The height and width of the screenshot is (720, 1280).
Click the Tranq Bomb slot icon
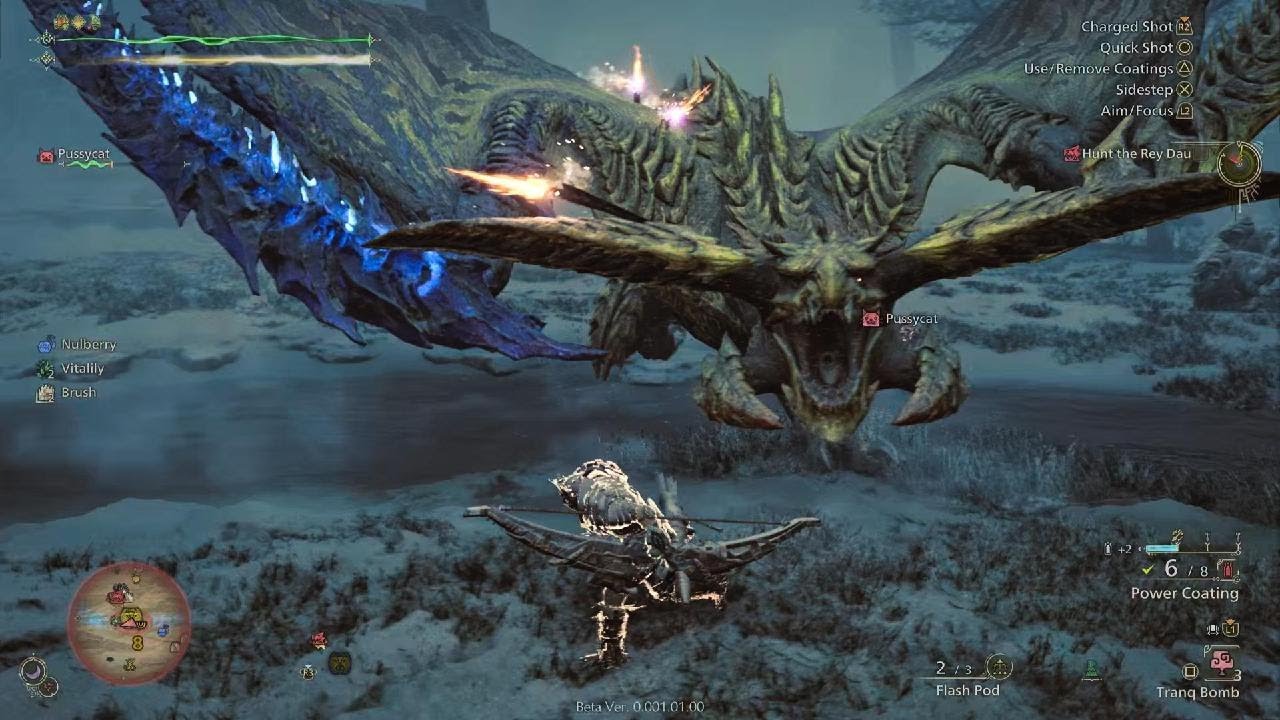(x=1223, y=663)
